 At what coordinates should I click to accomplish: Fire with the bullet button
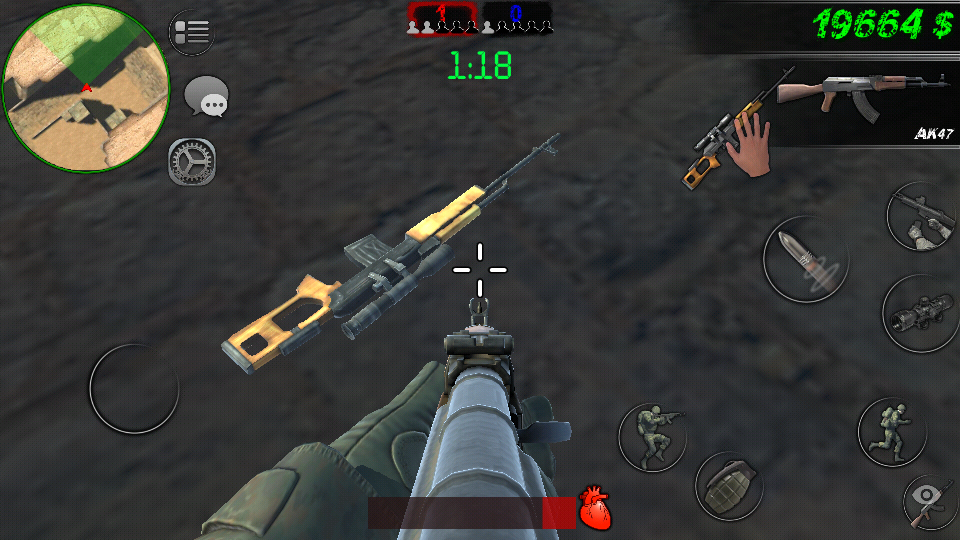[x=806, y=259]
